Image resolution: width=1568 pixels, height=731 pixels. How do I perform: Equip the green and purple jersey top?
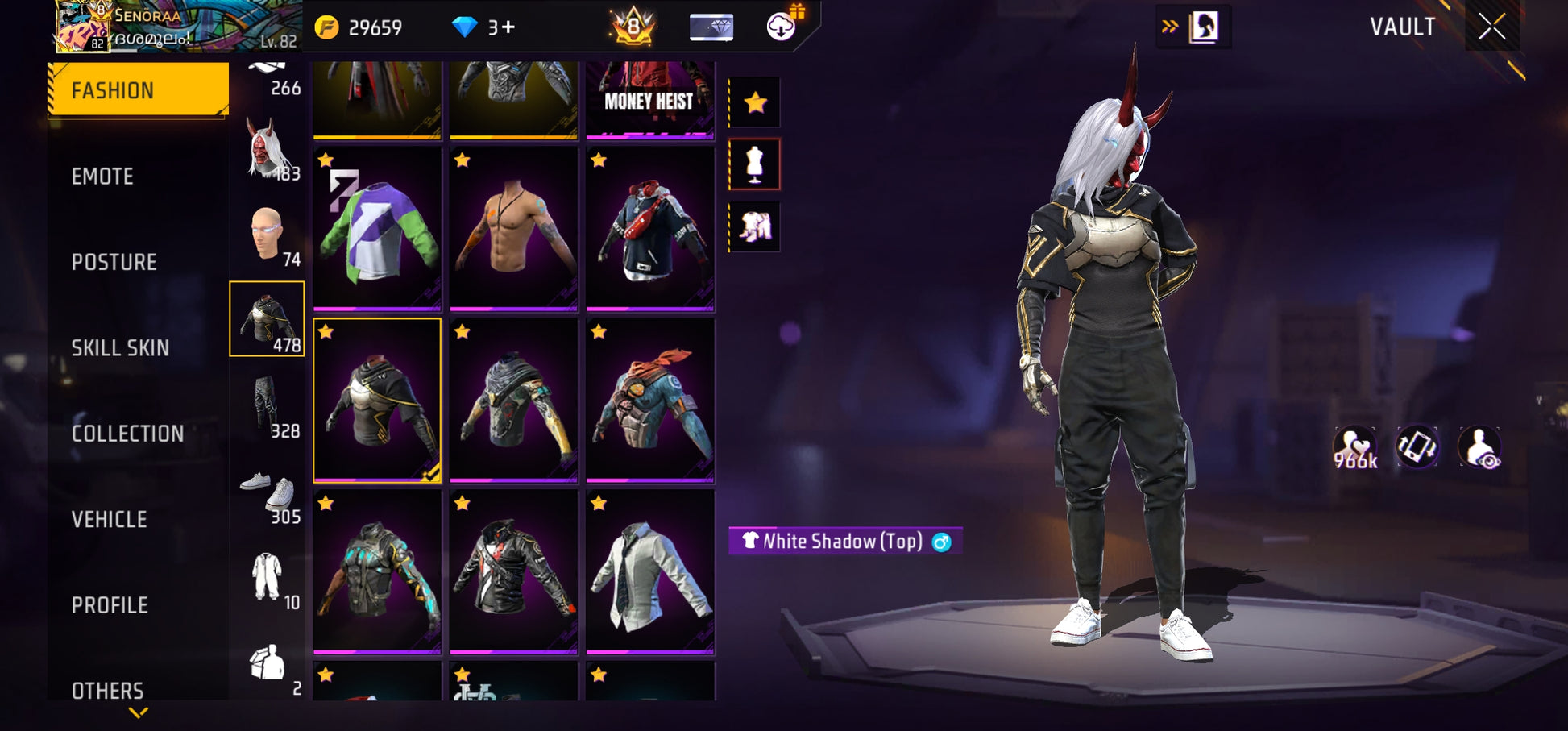pos(377,230)
